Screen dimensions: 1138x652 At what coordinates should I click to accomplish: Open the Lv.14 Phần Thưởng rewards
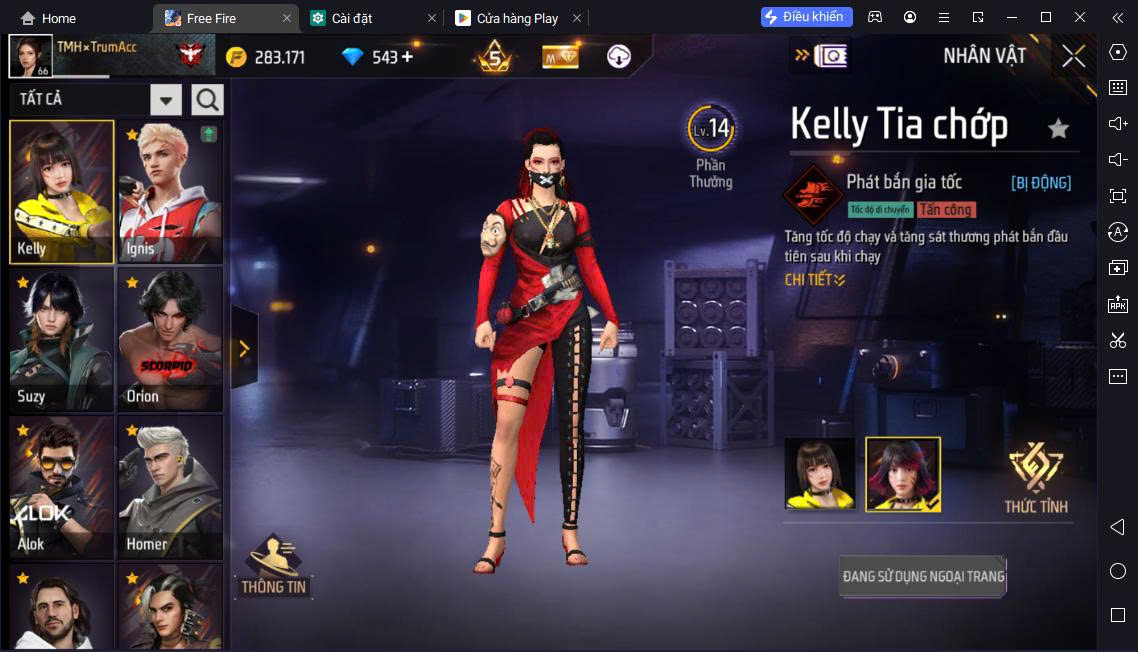click(x=711, y=146)
